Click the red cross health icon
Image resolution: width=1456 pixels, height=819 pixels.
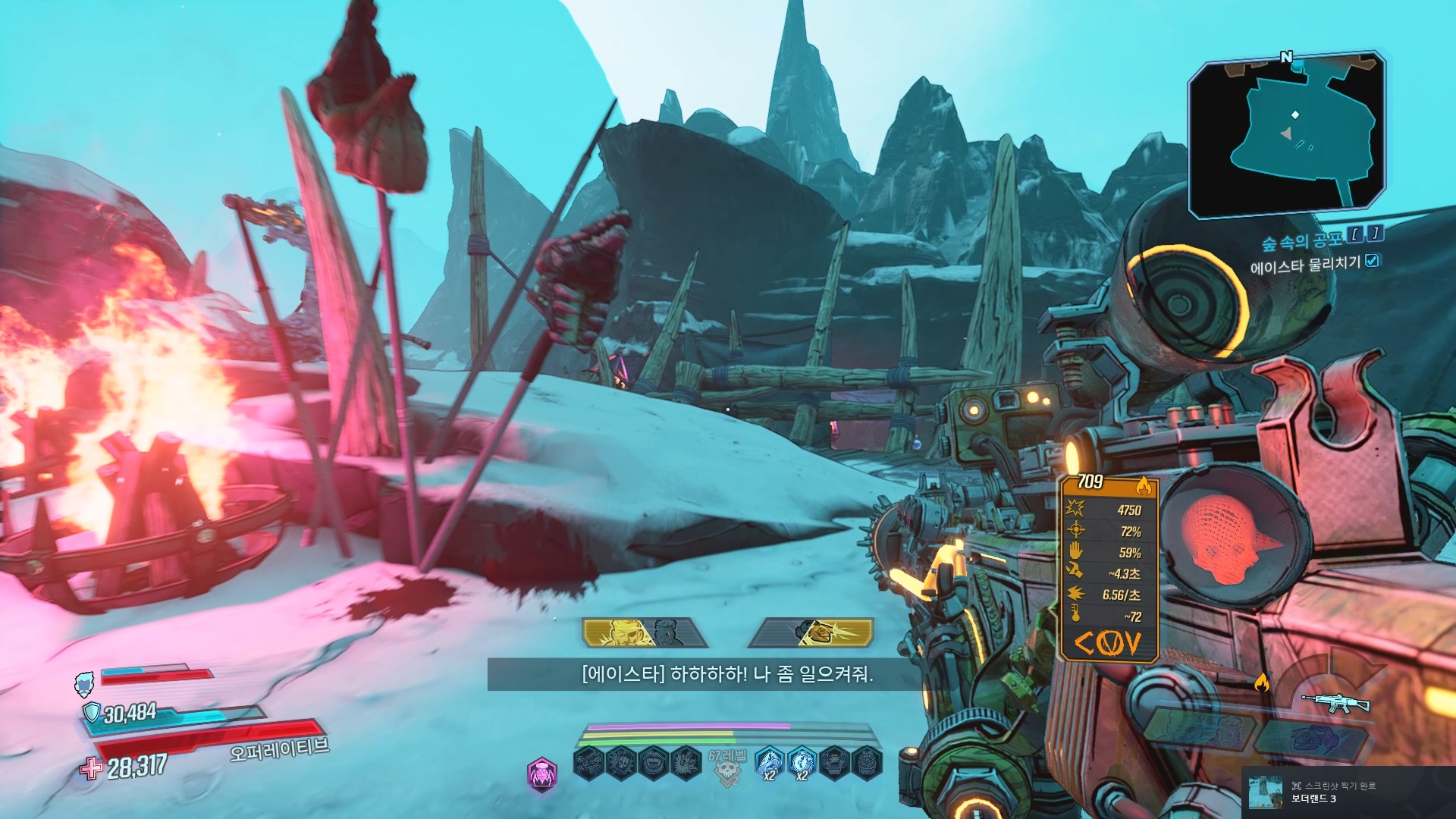pyautogui.click(x=92, y=769)
